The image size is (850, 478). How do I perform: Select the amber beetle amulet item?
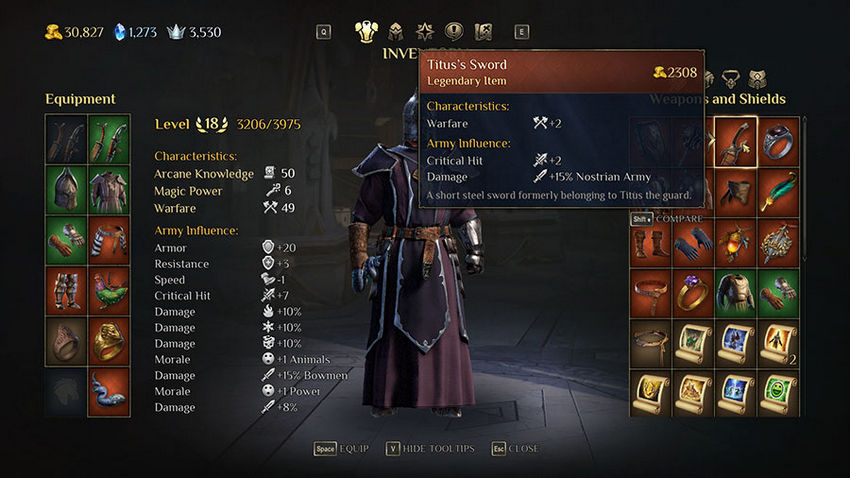[x=736, y=242]
